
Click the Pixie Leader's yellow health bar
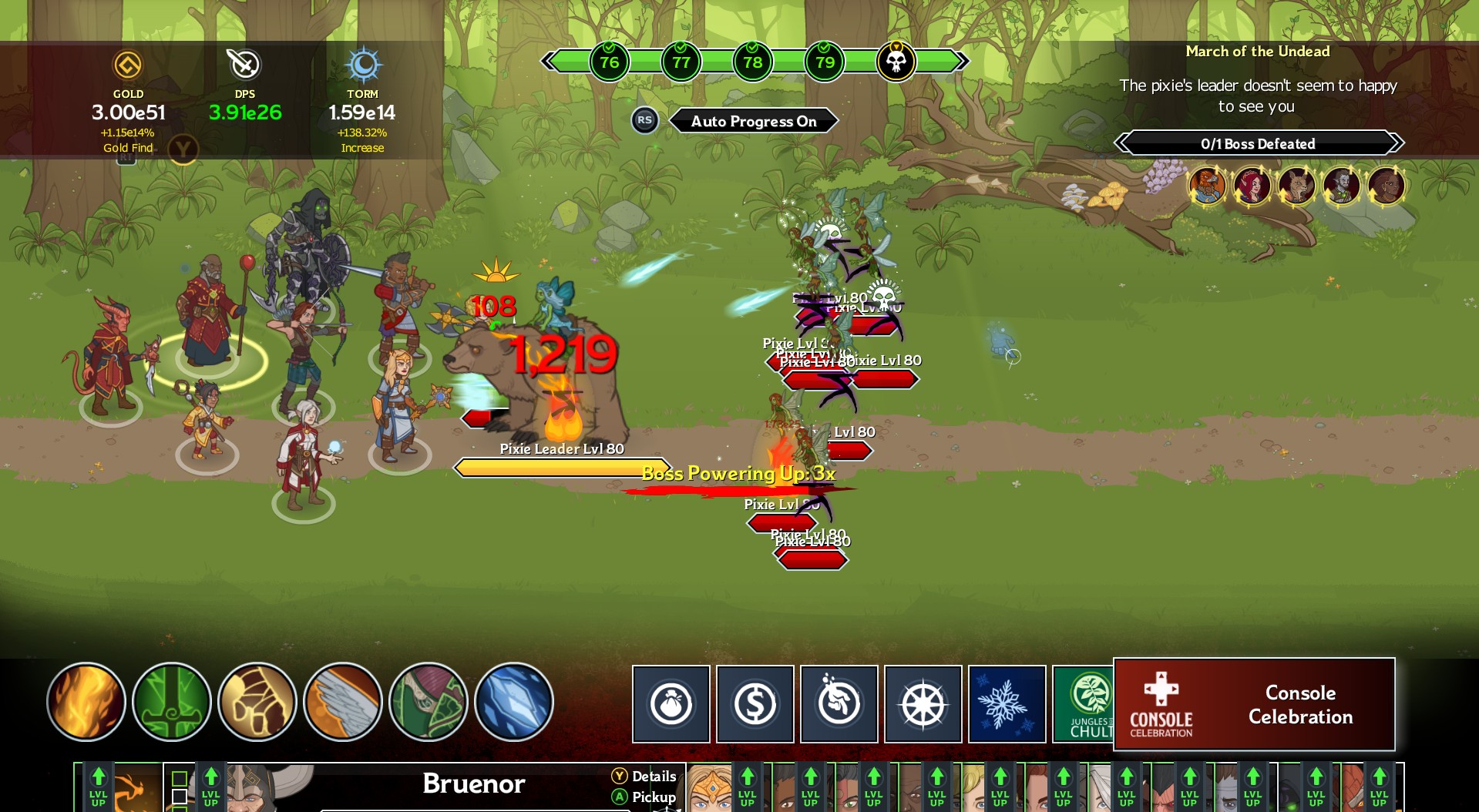(561, 465)
